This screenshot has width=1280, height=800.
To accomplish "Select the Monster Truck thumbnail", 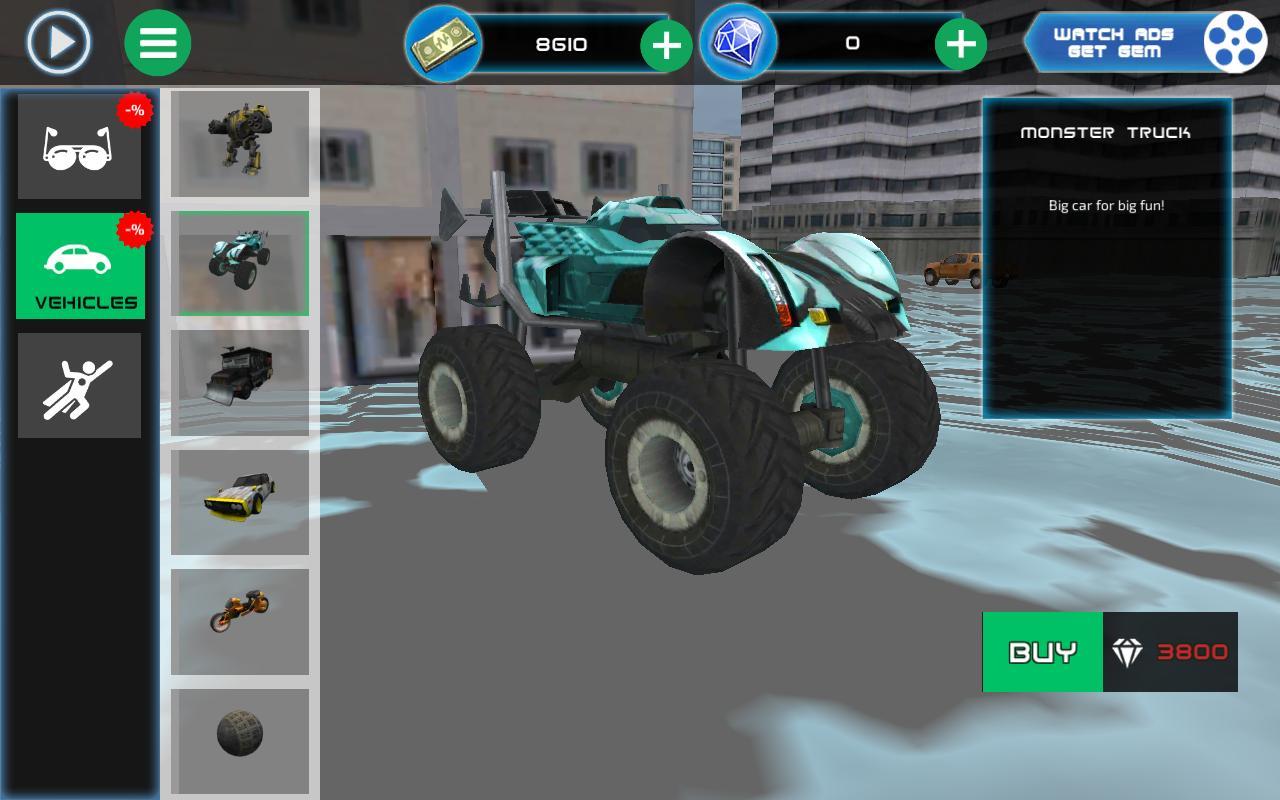I will [240, 262].
